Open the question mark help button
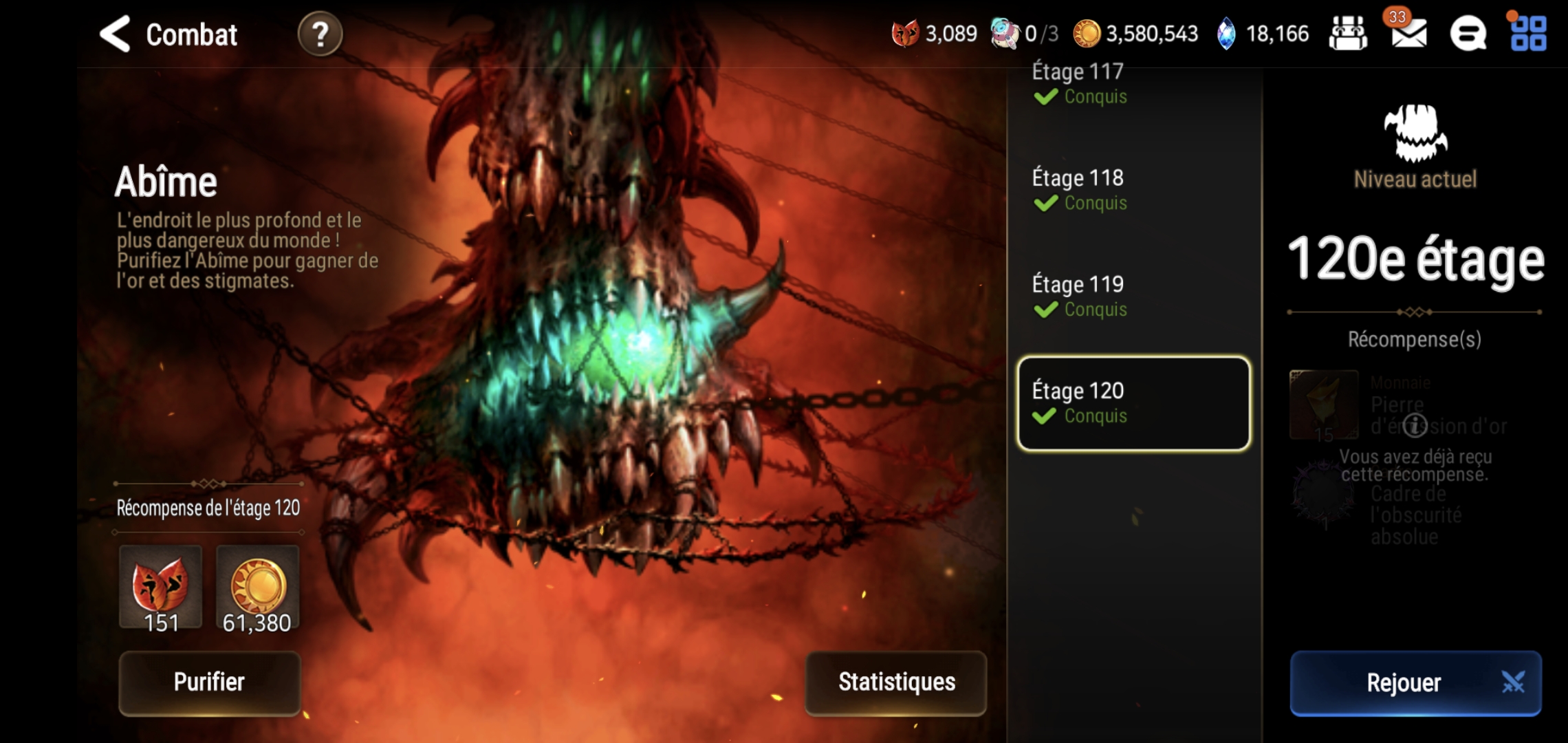The width and height of the screenshot is (1568, 743). click(x=320, y=34)
